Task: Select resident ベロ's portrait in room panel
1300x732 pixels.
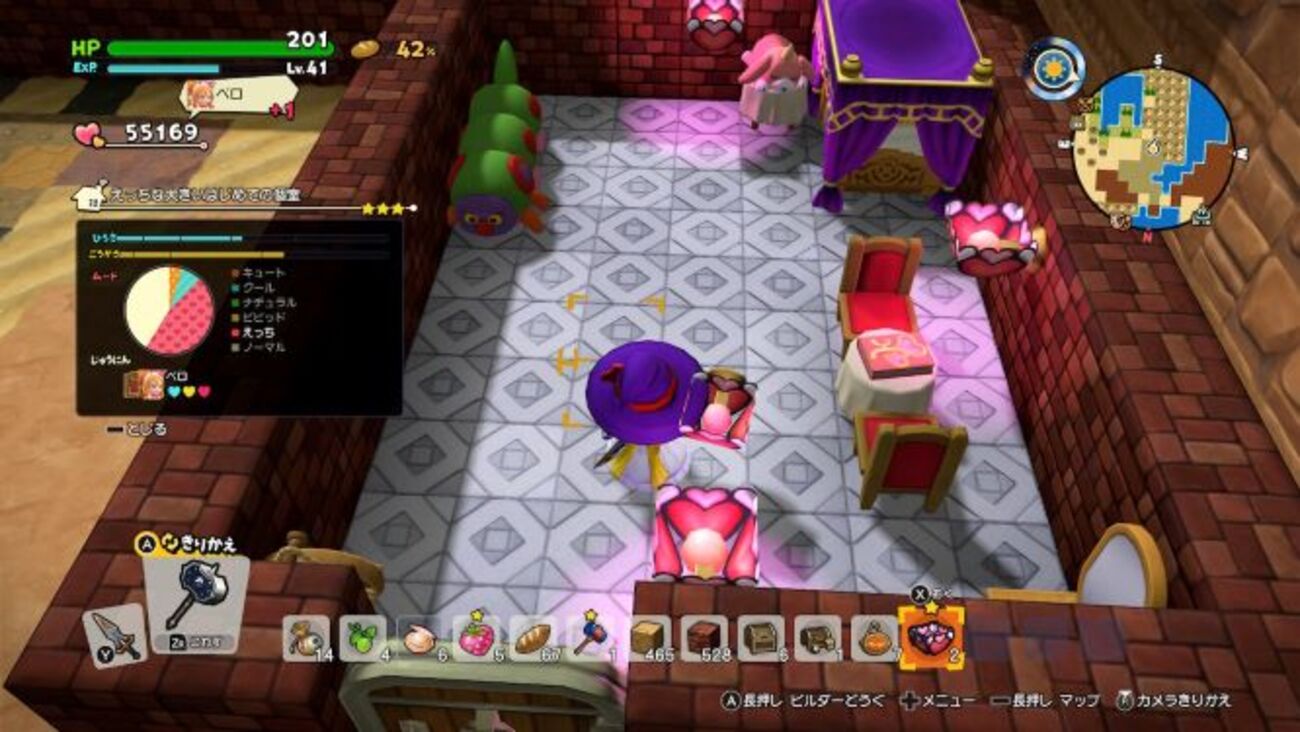Action: tap(144, 384)
